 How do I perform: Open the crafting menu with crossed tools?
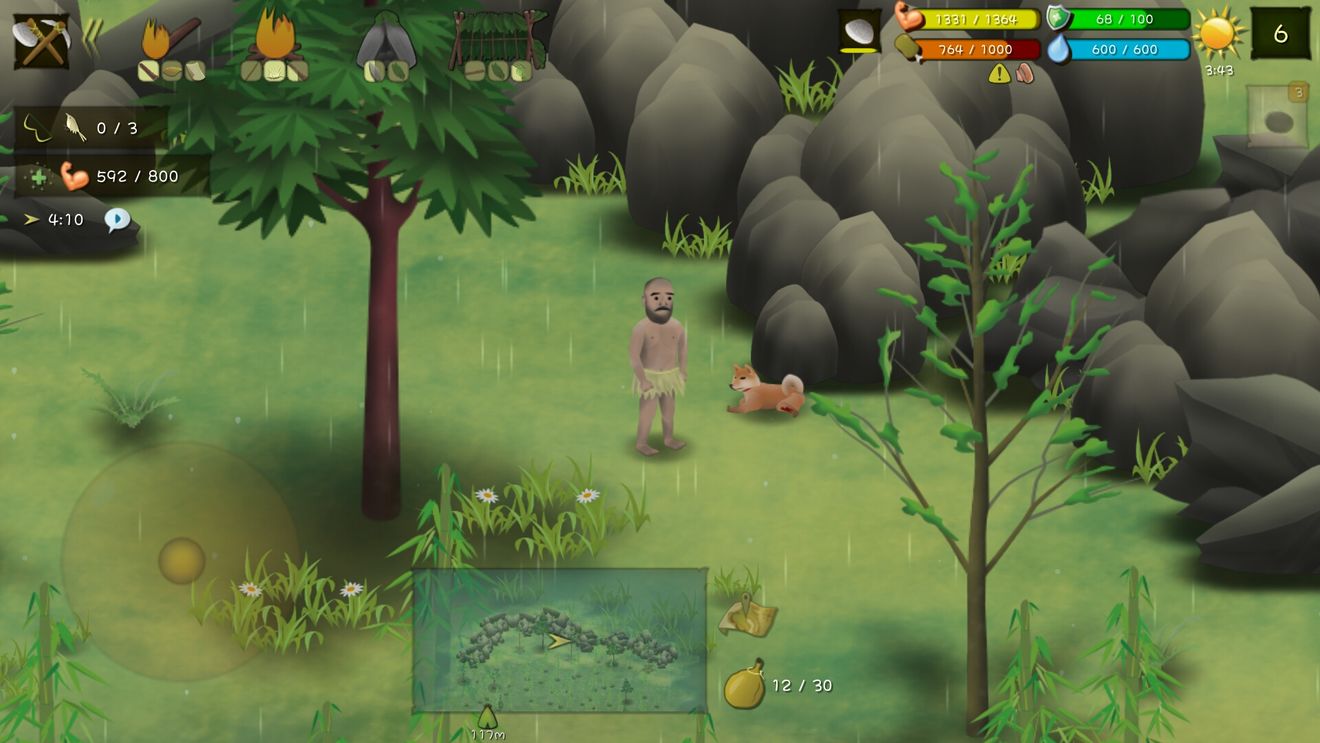point(41,41)
